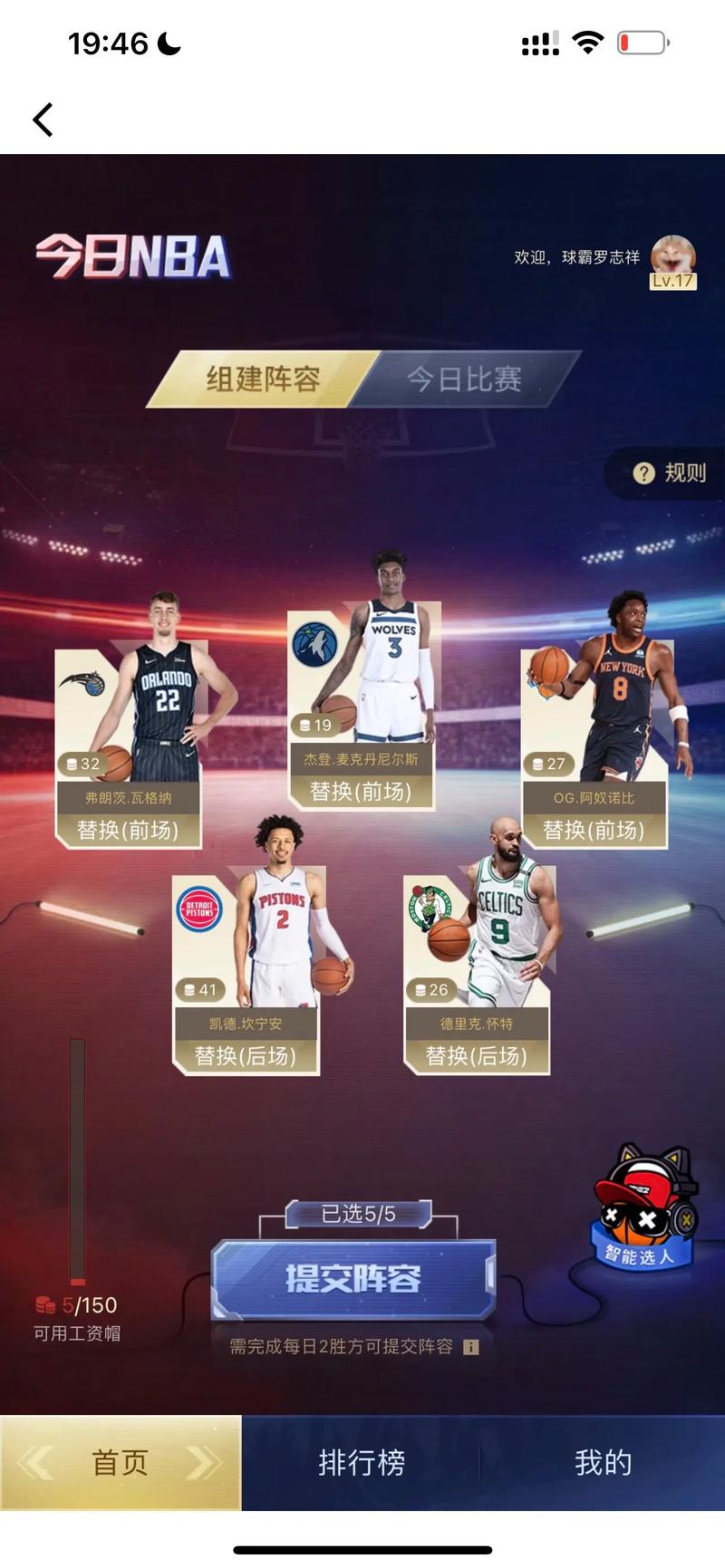
Task: Open the 排行榜 leaderboard tab
Action: pyautogui.click(x=361, y=1463)
